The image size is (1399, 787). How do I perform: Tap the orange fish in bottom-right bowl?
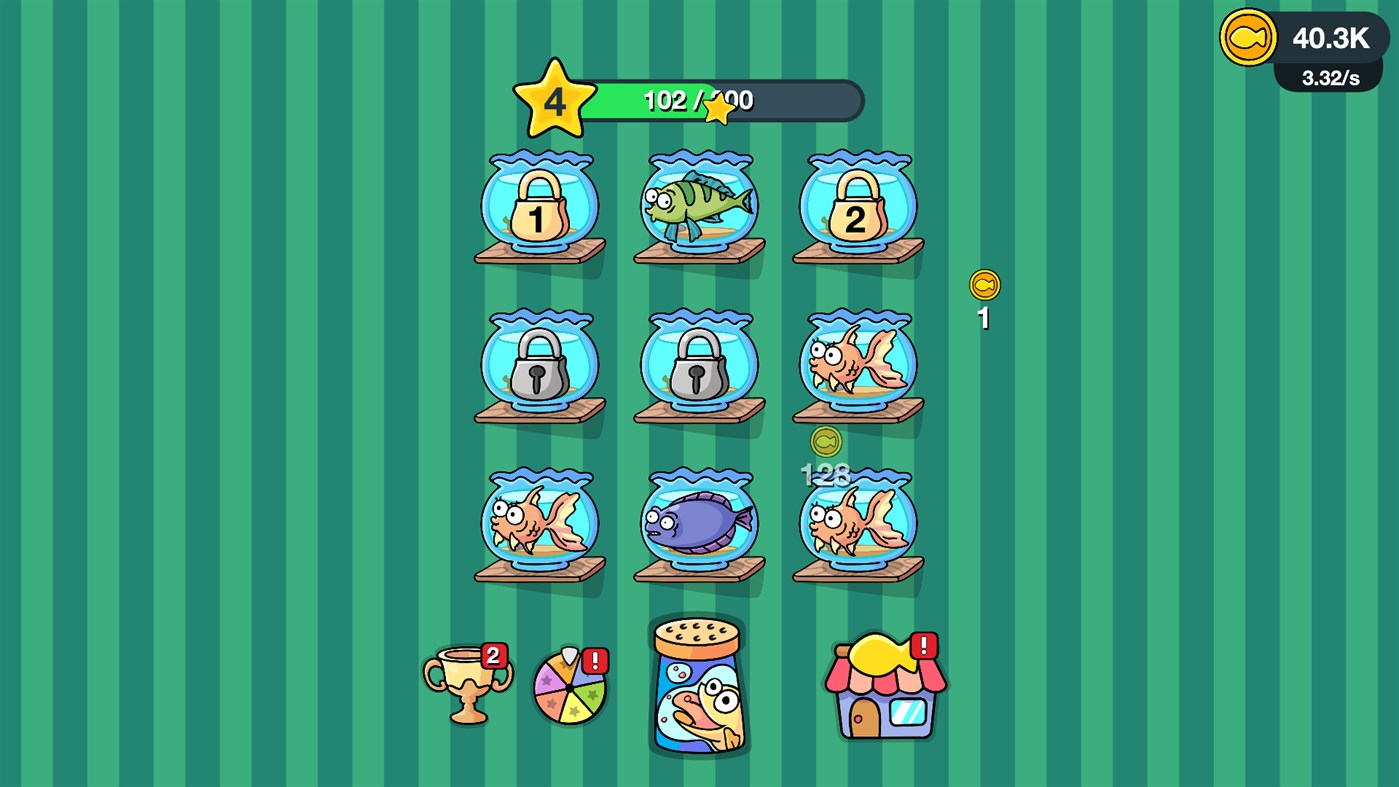point(857,520)
